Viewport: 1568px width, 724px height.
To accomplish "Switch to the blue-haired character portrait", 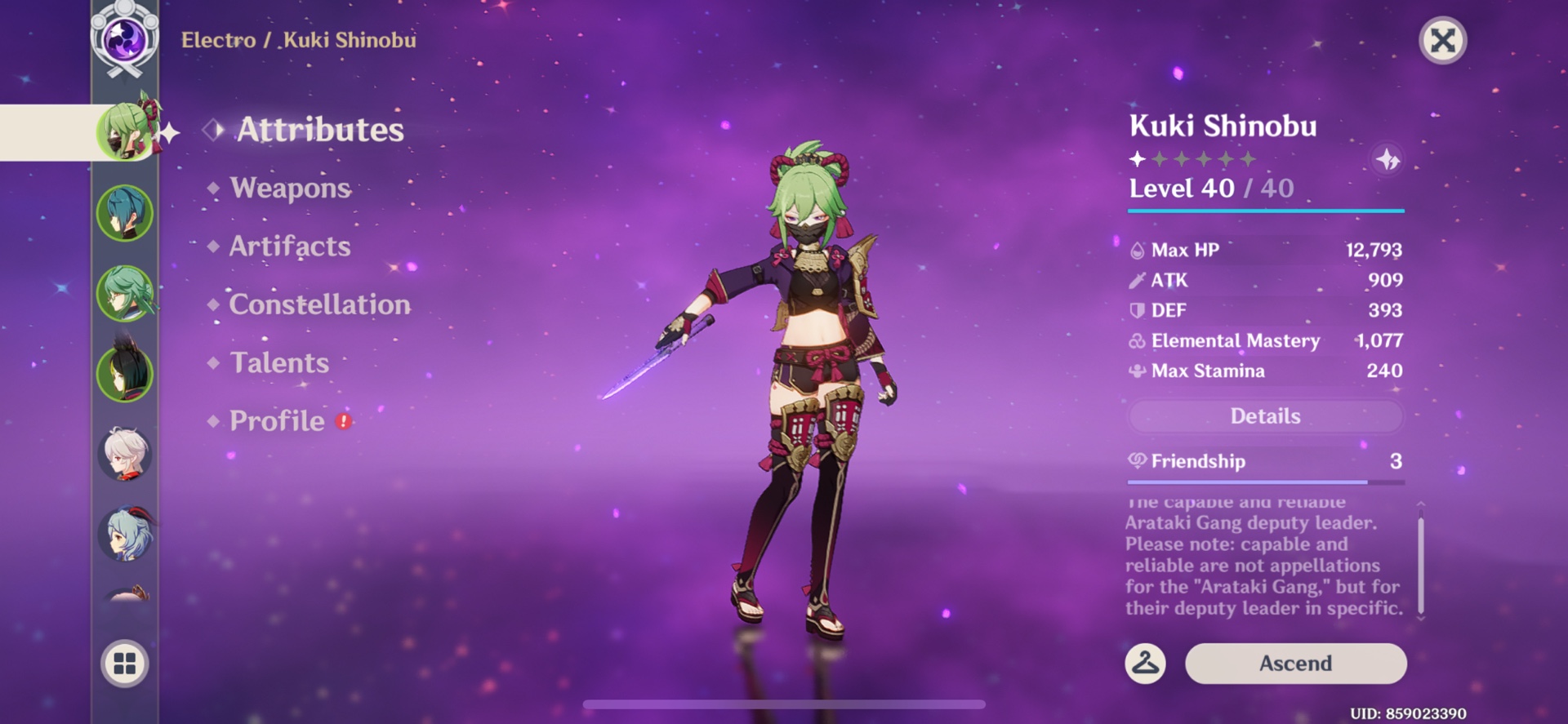I will tap(124, 211).
